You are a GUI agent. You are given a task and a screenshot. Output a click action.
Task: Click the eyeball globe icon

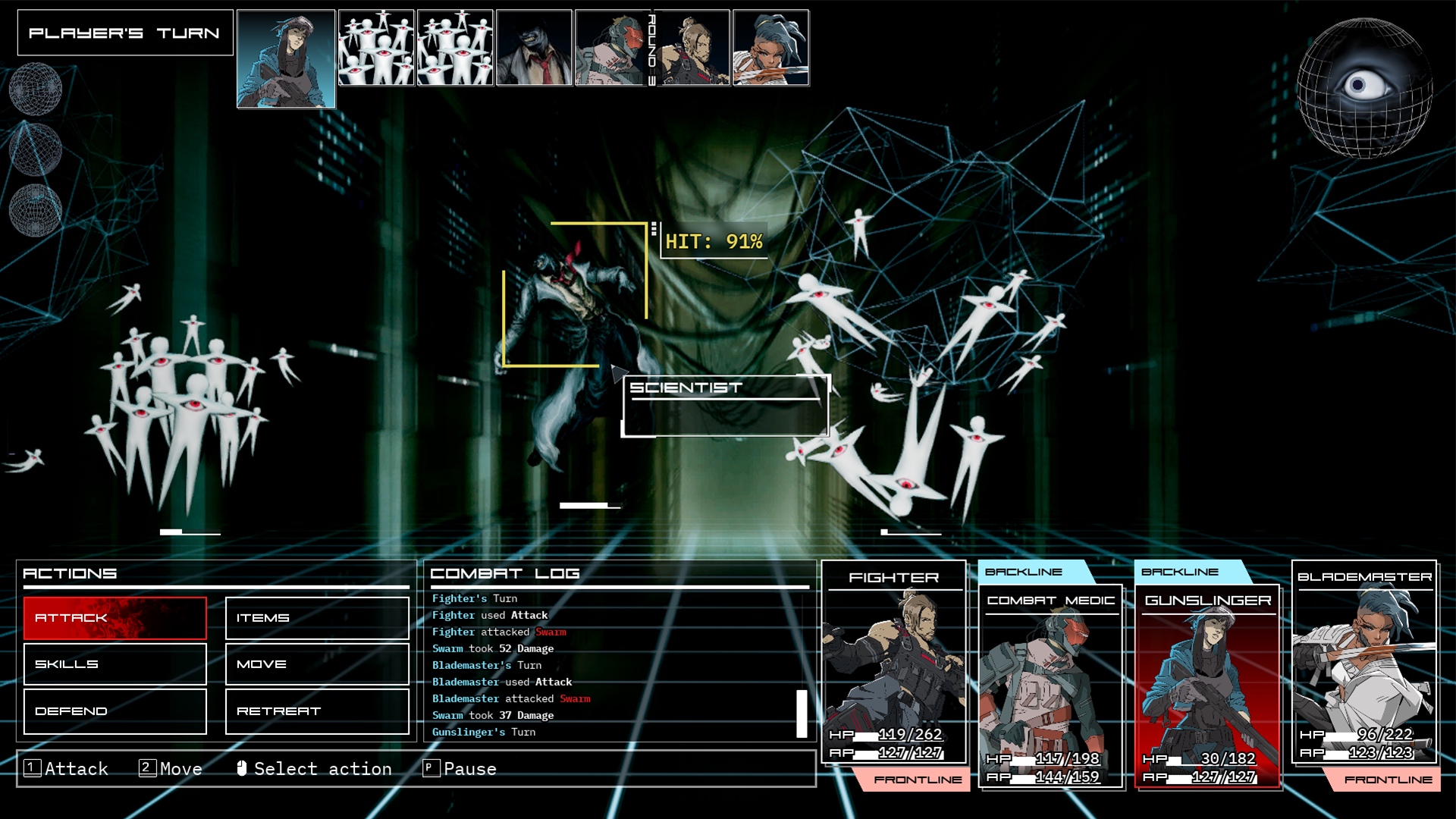1364,87
